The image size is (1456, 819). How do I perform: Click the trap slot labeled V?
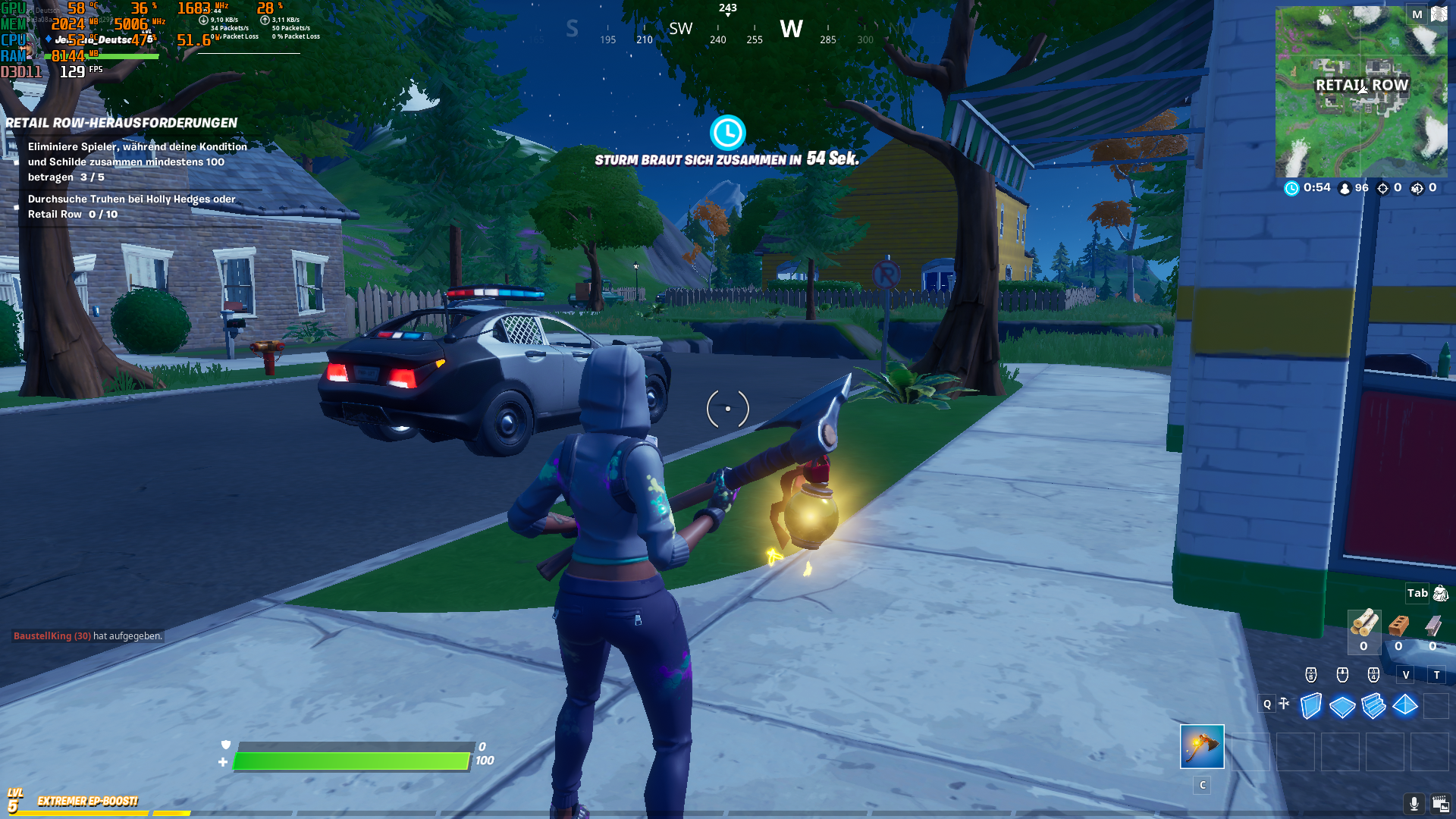pos(1406,675)
